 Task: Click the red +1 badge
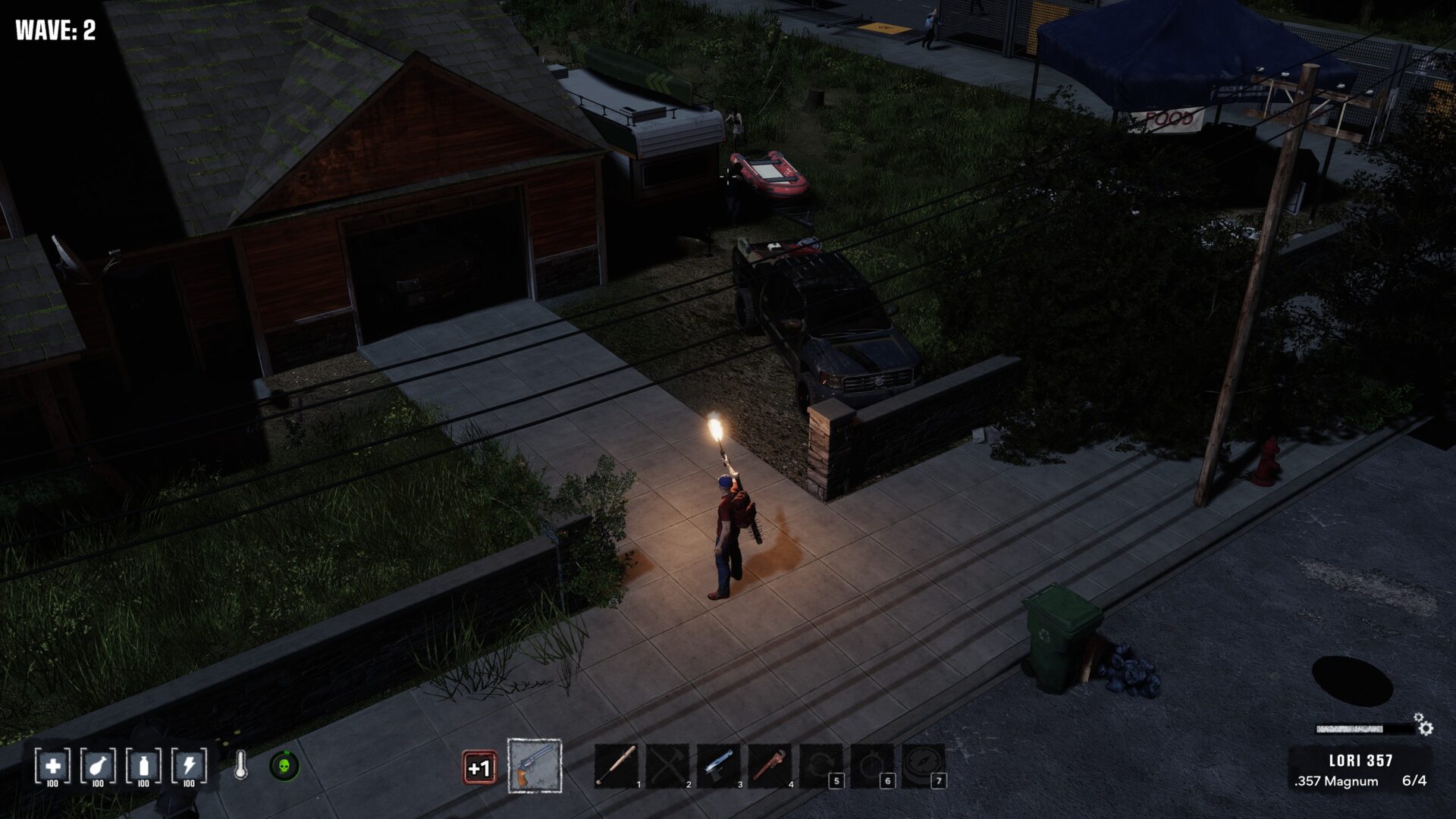pyautogui.click(x=479, y=767)
